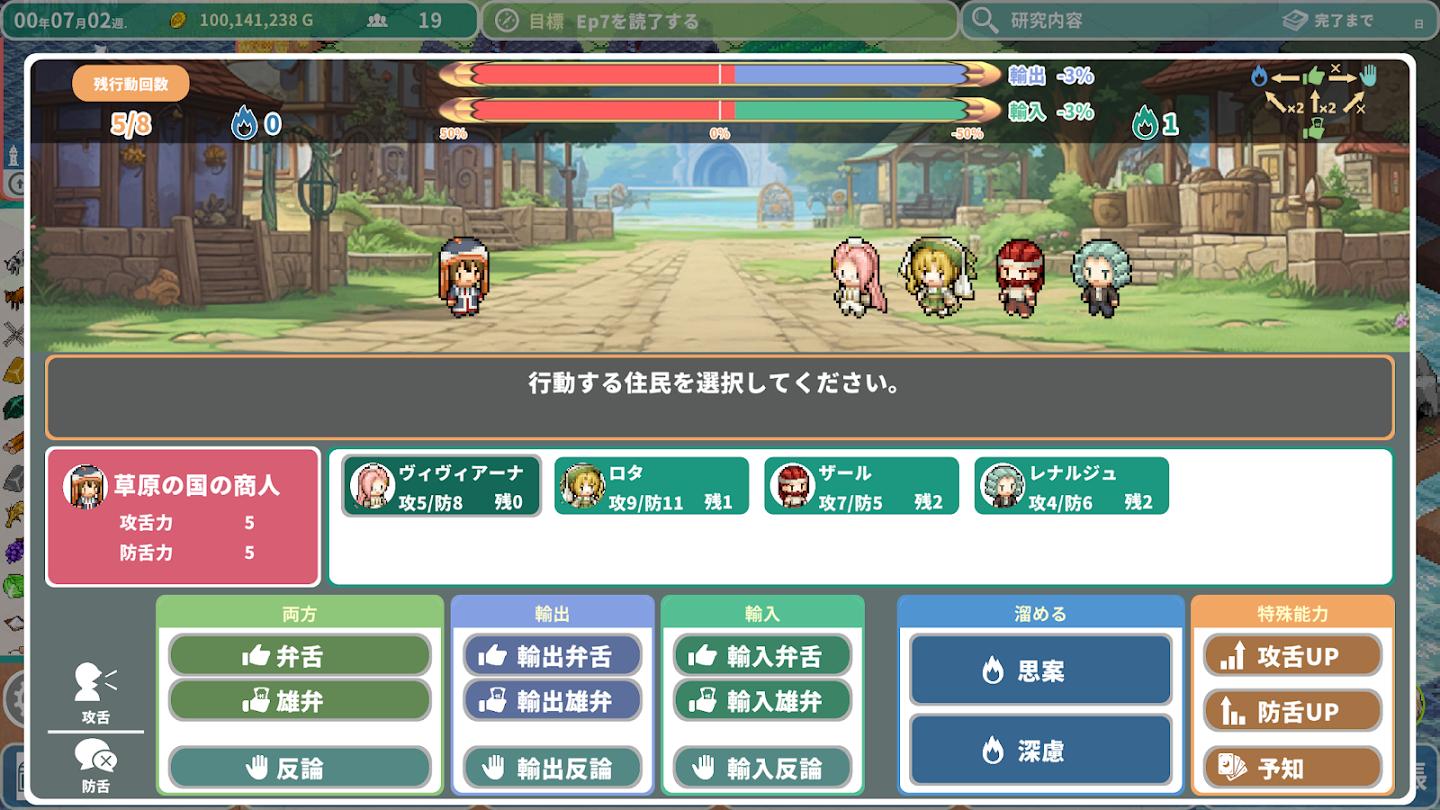The image size is (1440, 810).
Task: Select ザール from the resident list
Action: tap(862, 485)
